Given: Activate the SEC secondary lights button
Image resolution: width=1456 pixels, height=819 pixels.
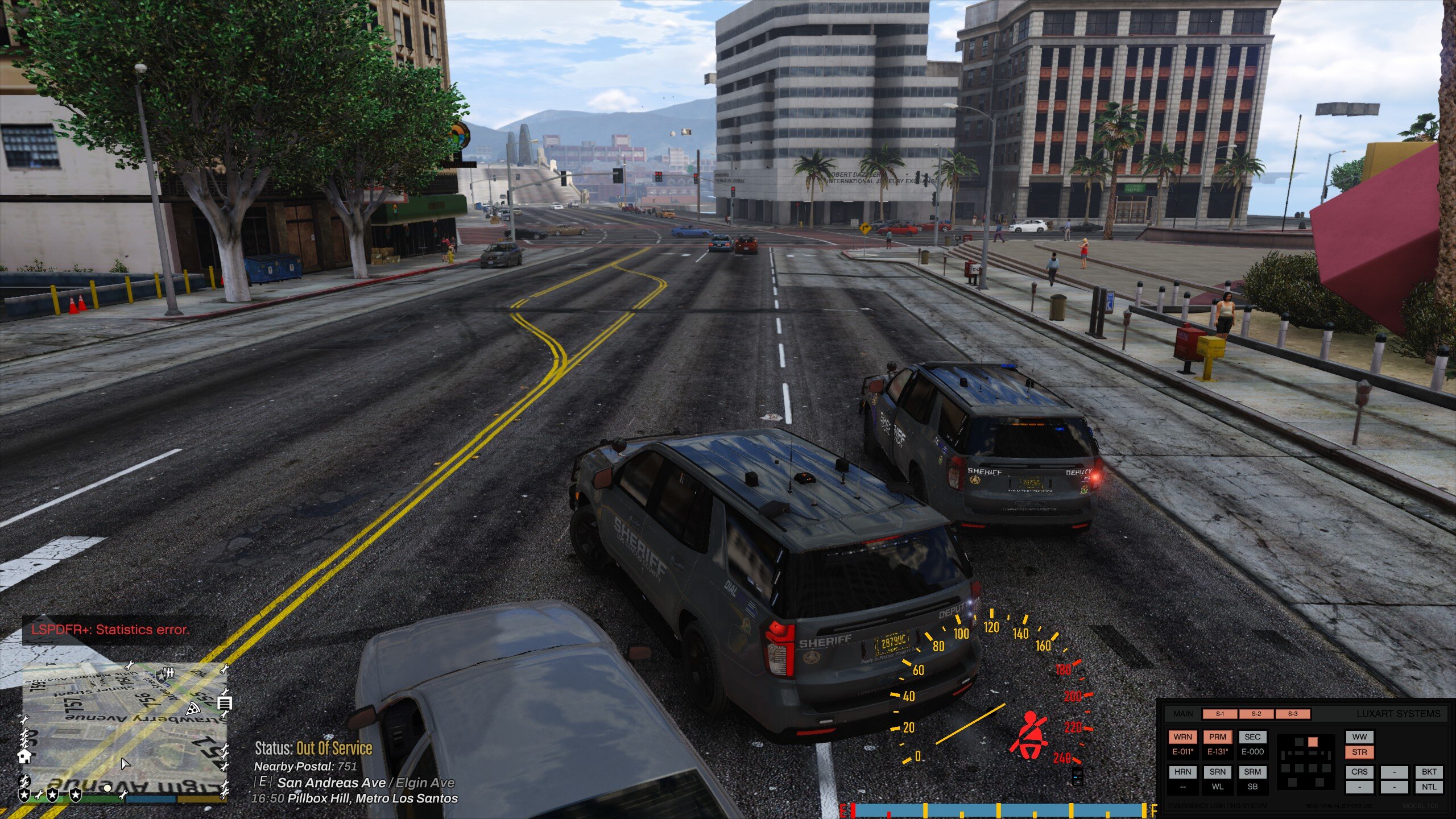Looking at the screenshot, I should (x=1252, y=737).
